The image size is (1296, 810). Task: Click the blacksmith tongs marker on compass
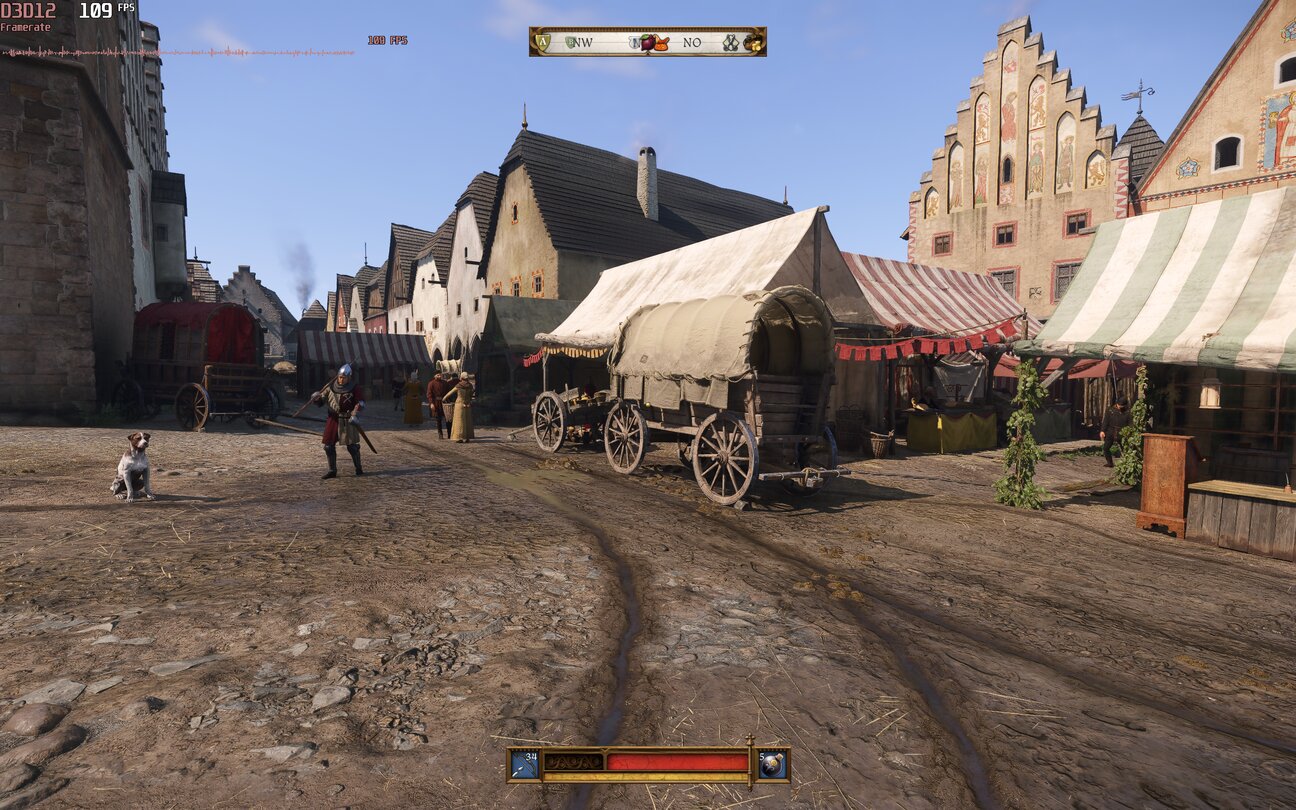coord(730,42)
